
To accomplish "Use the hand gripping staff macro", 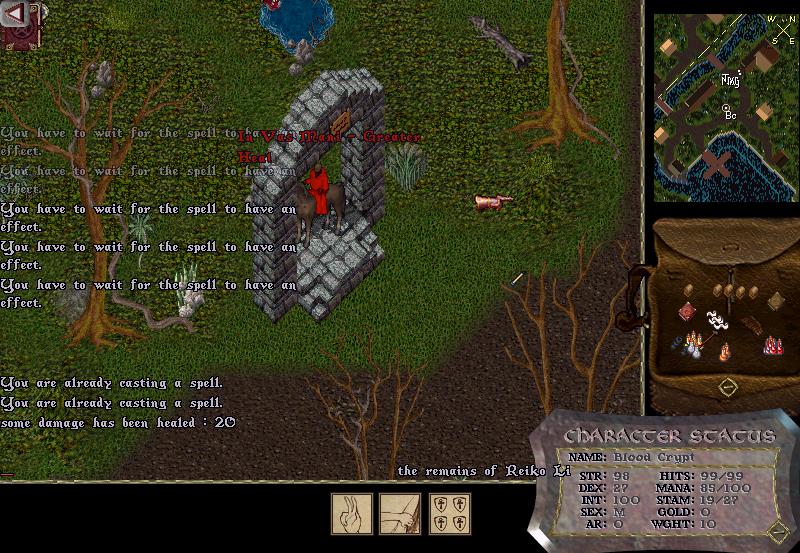I will tap(400, 514).
